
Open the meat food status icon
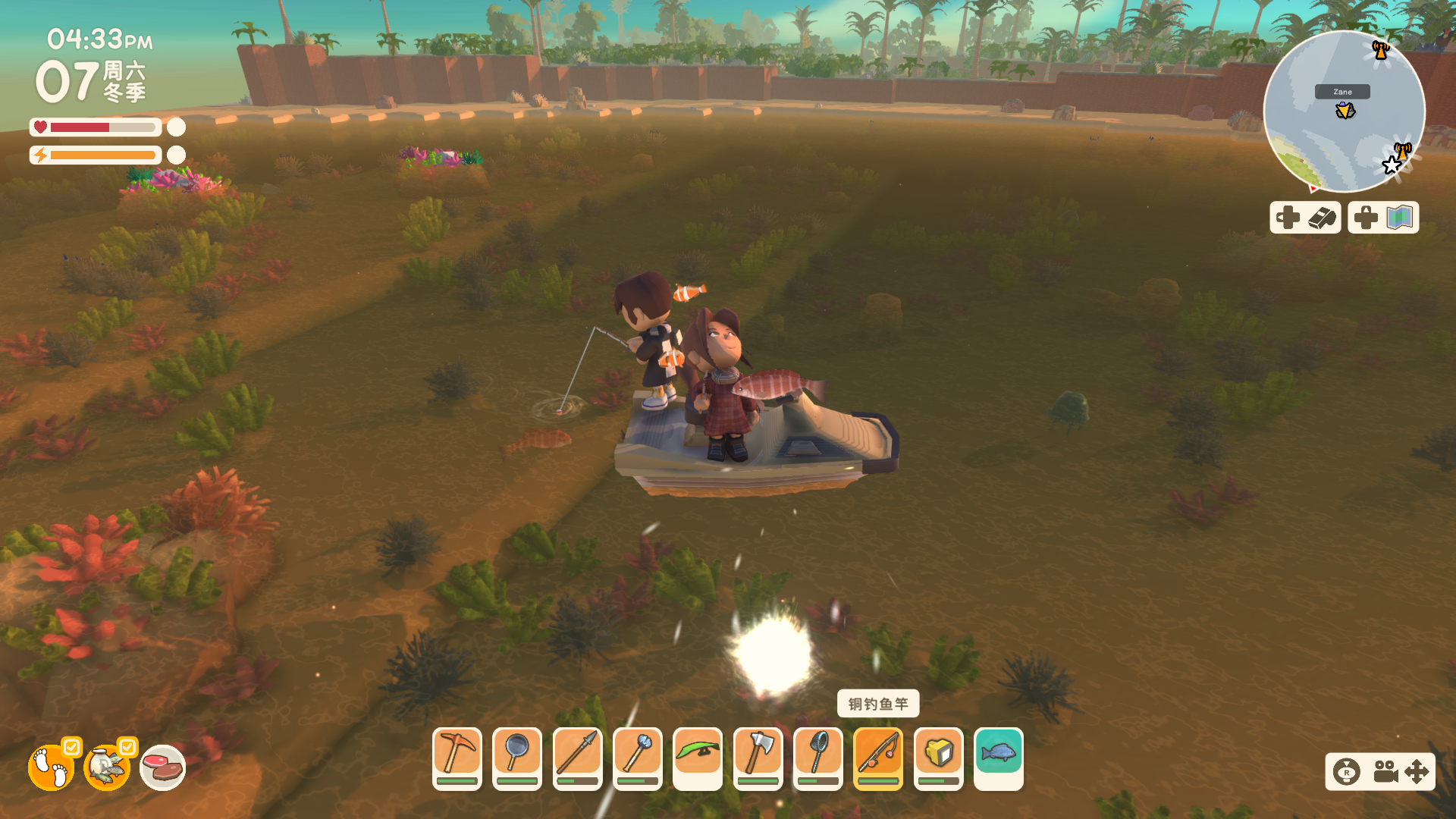163,767
